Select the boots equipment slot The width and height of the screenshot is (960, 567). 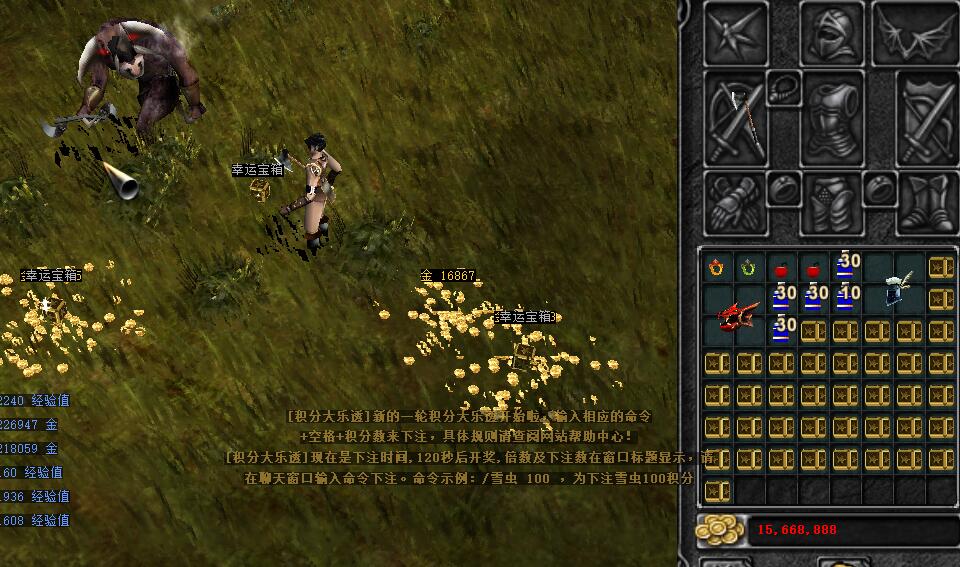coord(926,202)
